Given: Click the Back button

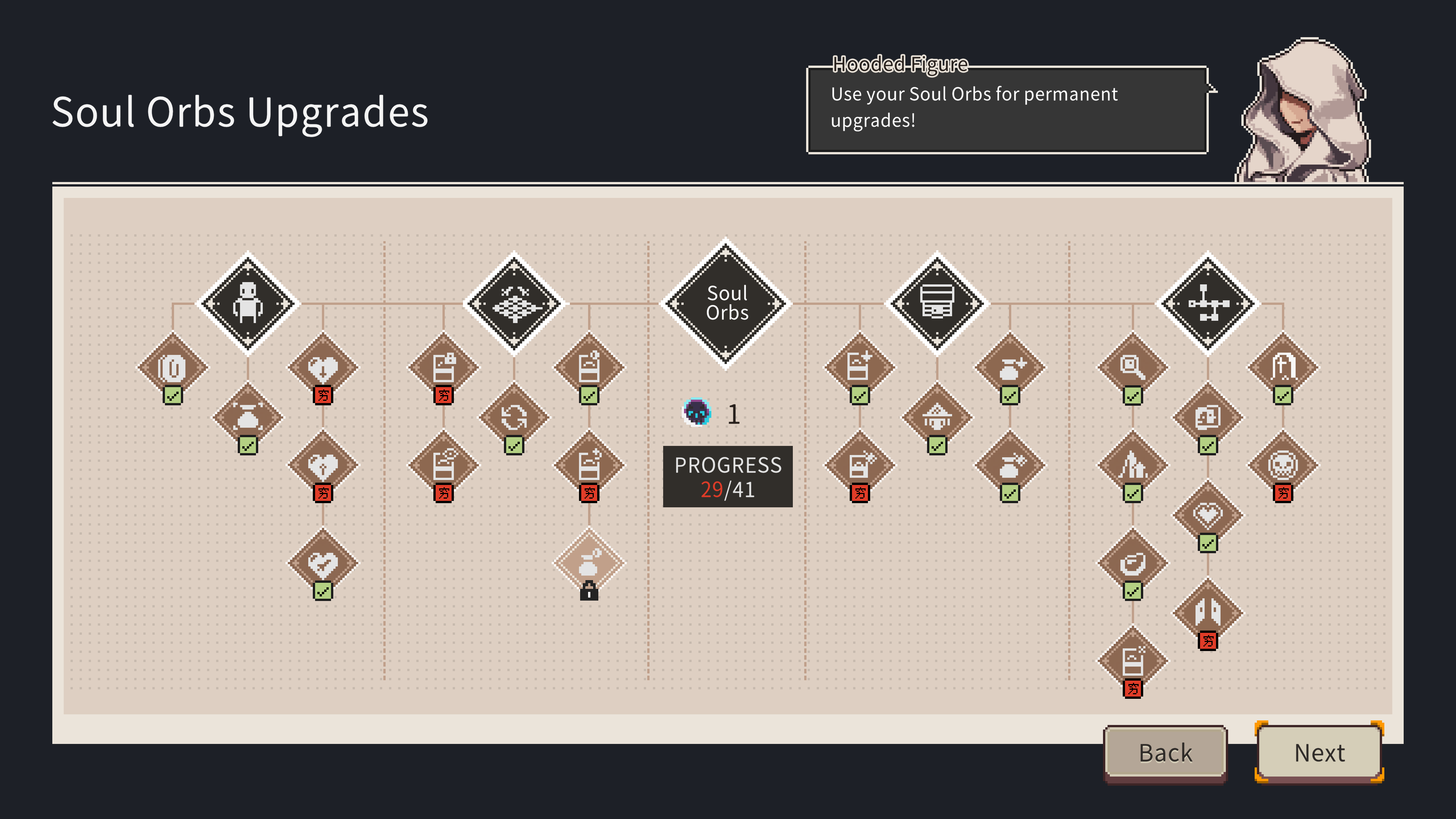Looking at the screenshot, I should coord(1165,752).
